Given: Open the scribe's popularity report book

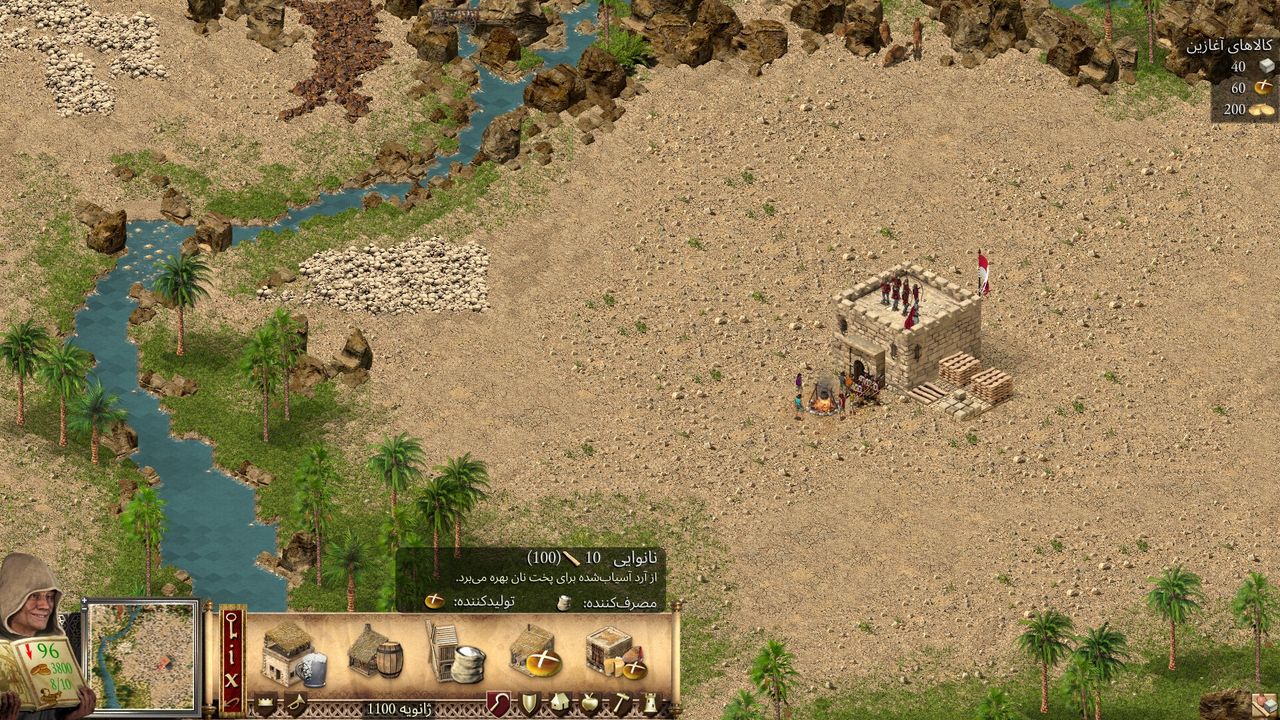Looking at the screenshot, I should click(42, 672).
